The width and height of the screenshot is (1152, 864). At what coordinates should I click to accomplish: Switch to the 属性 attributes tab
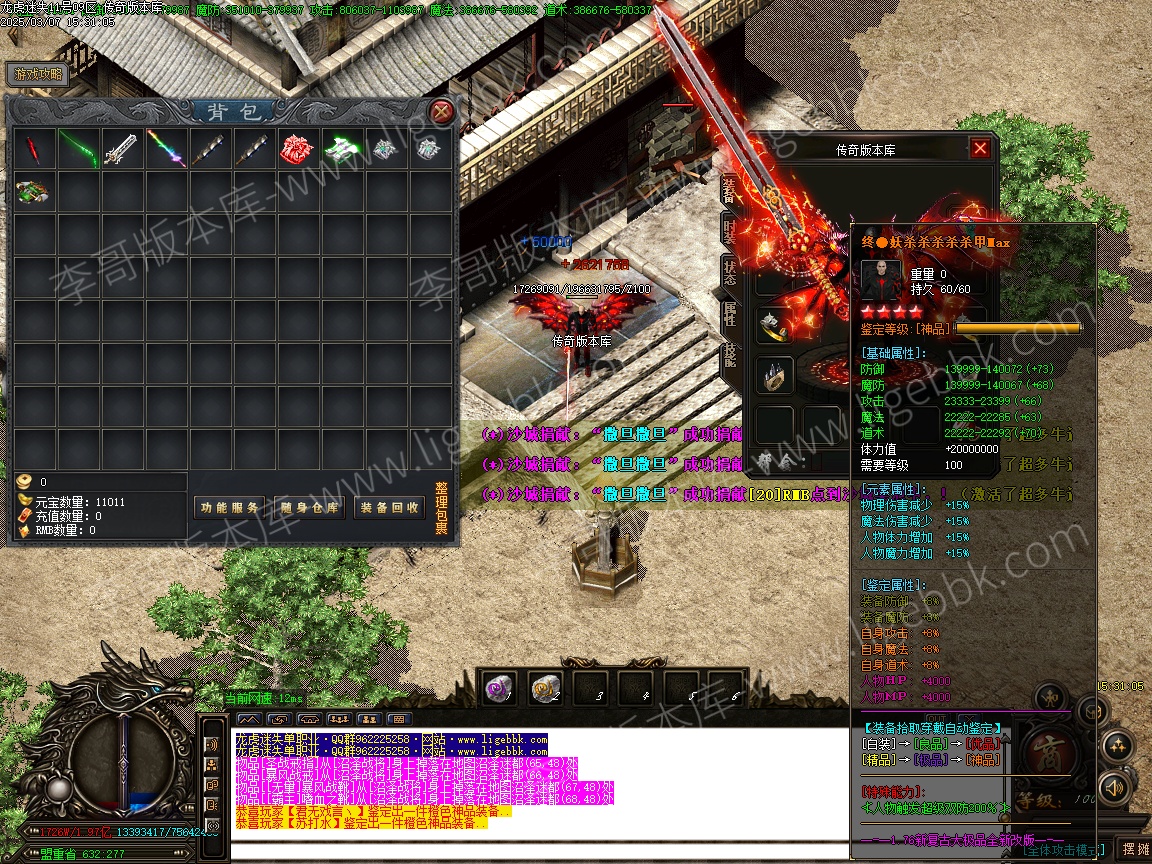pos(729,313)
